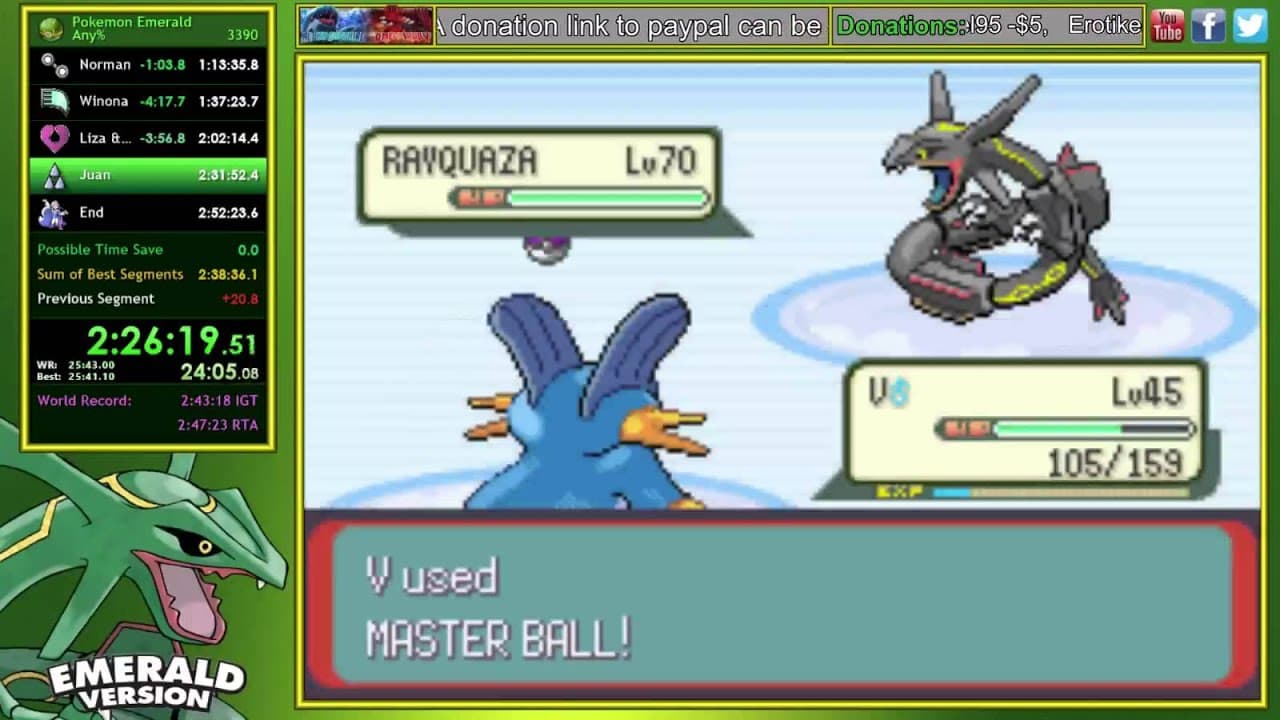Viewport: 1280px width, 720px height.
Task: Open the YouTube channel icon
Action: (x=1167, y=25)
